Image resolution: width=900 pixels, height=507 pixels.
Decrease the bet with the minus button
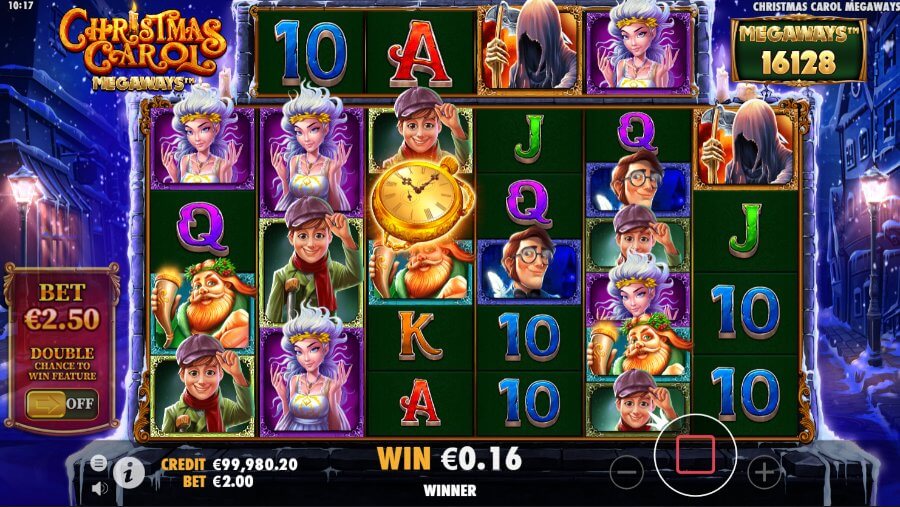pos(626,471)
